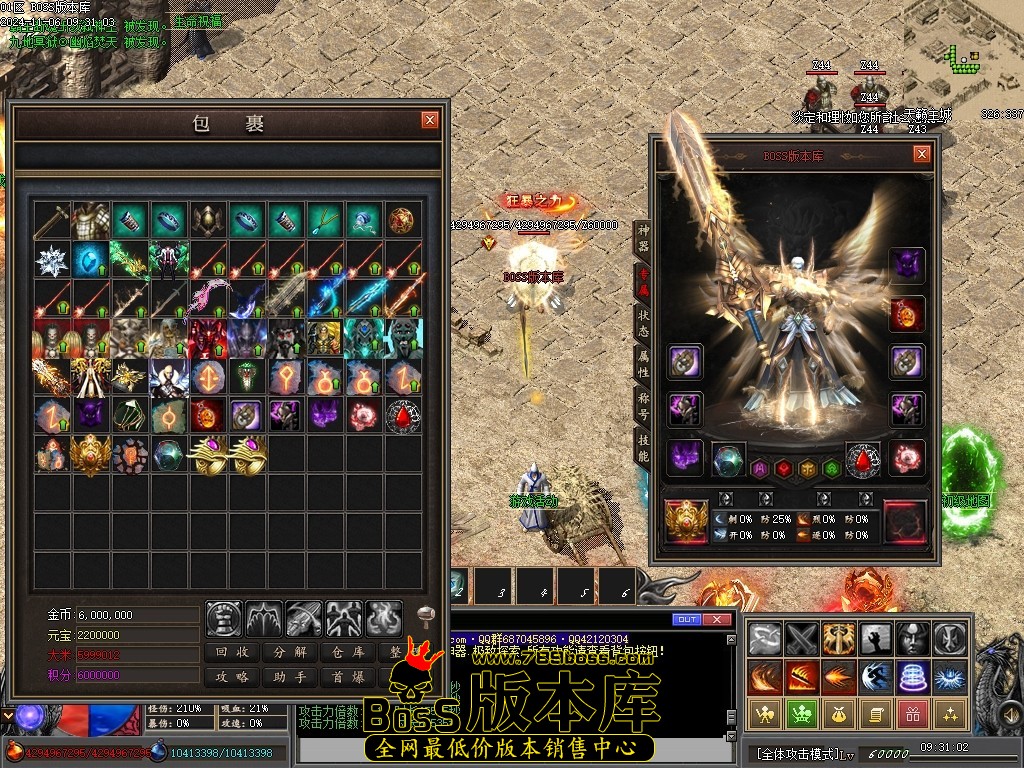Select the red gem equipment slot
The image size is (1024, 768).
(x=863, y=460)
